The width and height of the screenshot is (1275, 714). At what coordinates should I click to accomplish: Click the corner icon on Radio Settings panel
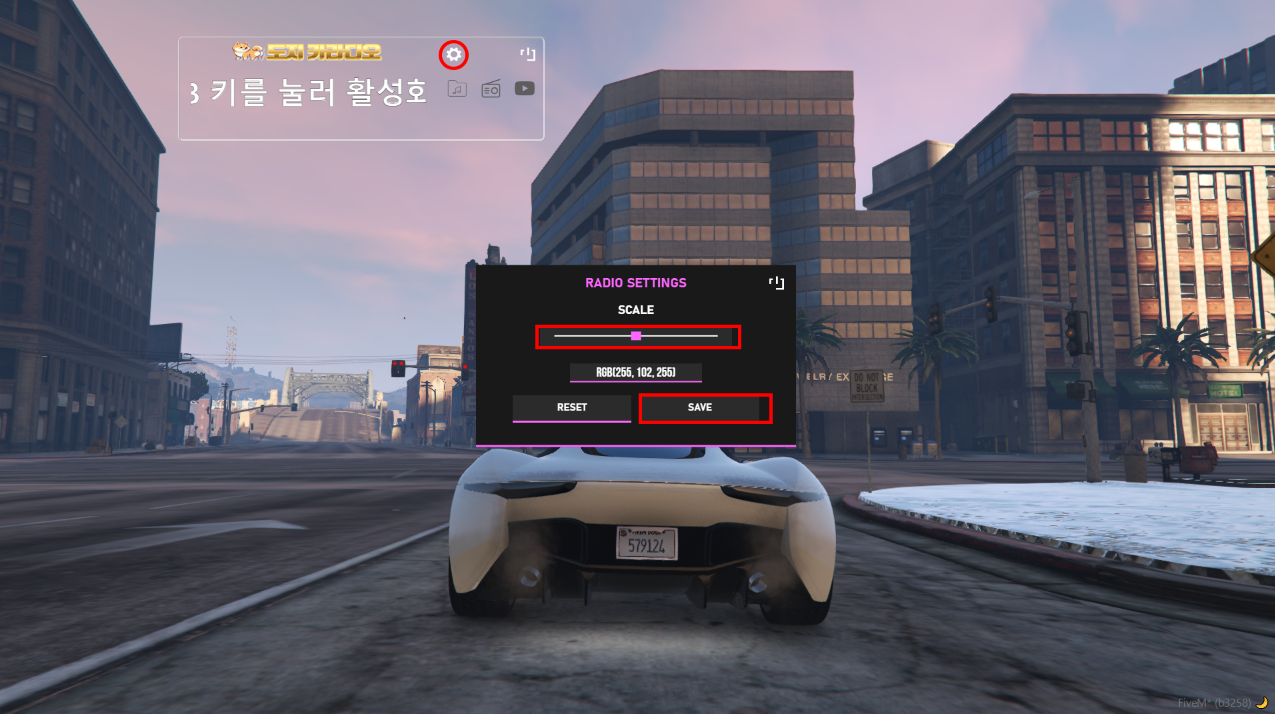[x=776, y=283]
